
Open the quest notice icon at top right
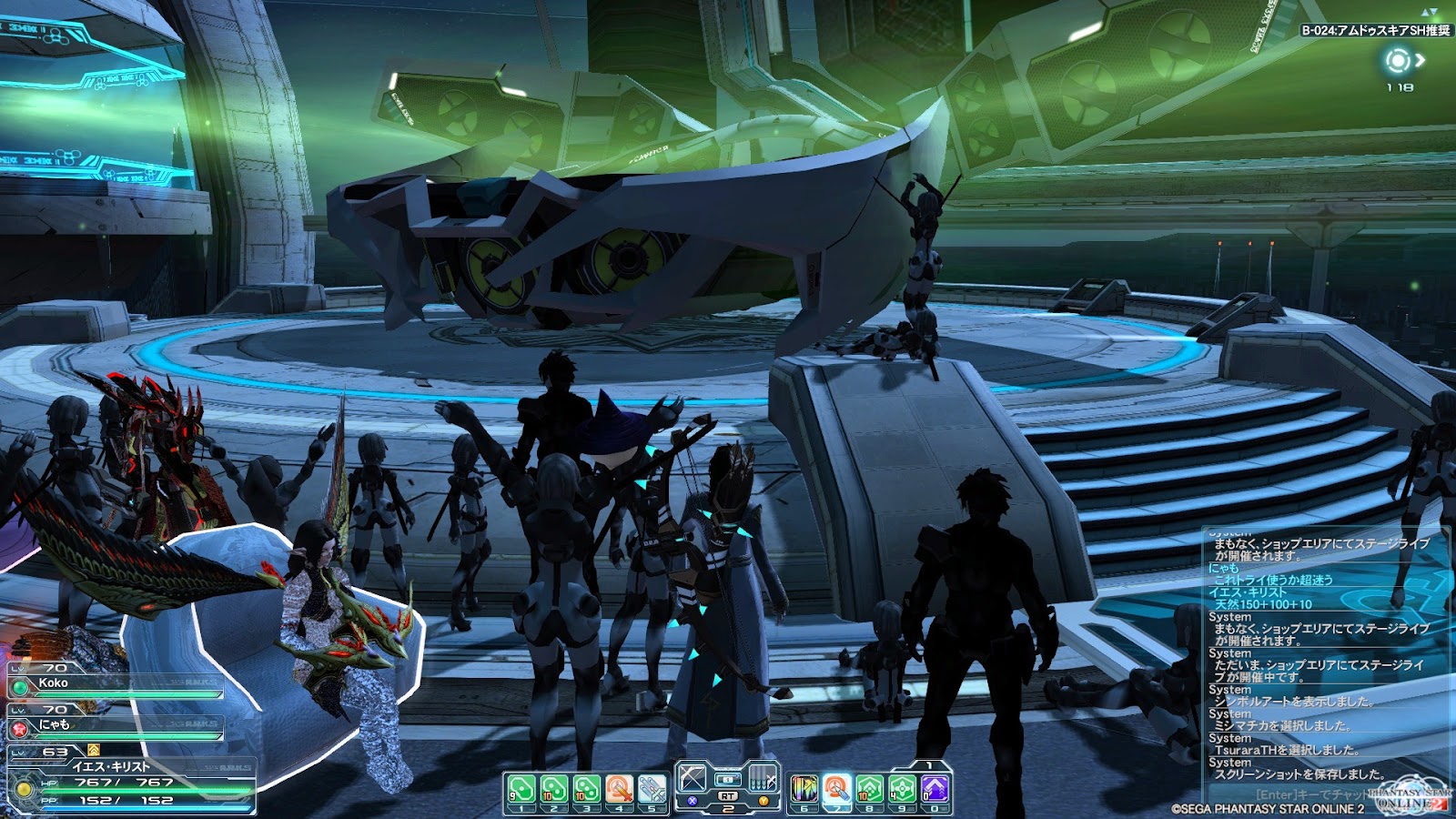coord(1398,61)
